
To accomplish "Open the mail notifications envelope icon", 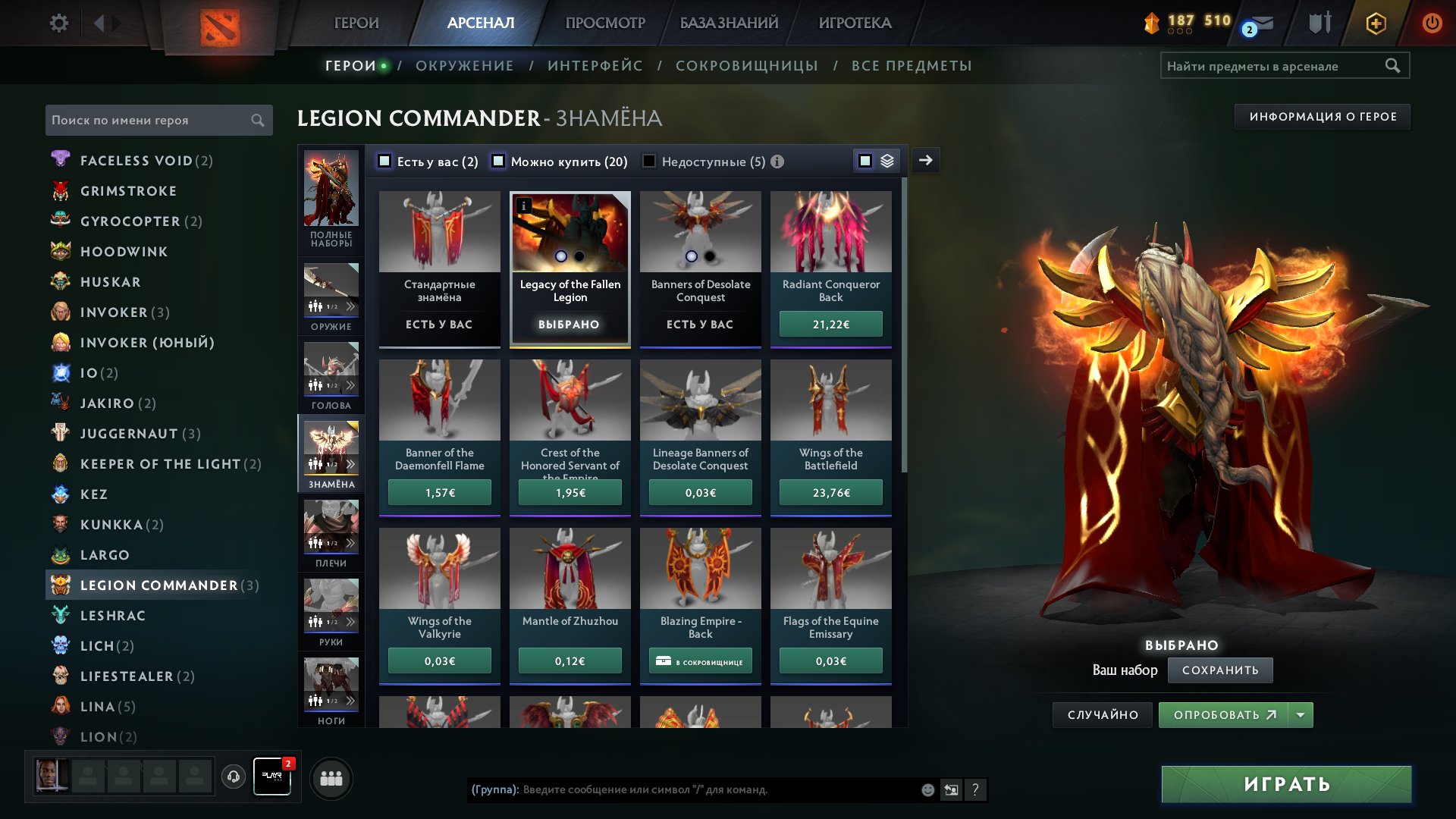I will (x=1262, y=23).
